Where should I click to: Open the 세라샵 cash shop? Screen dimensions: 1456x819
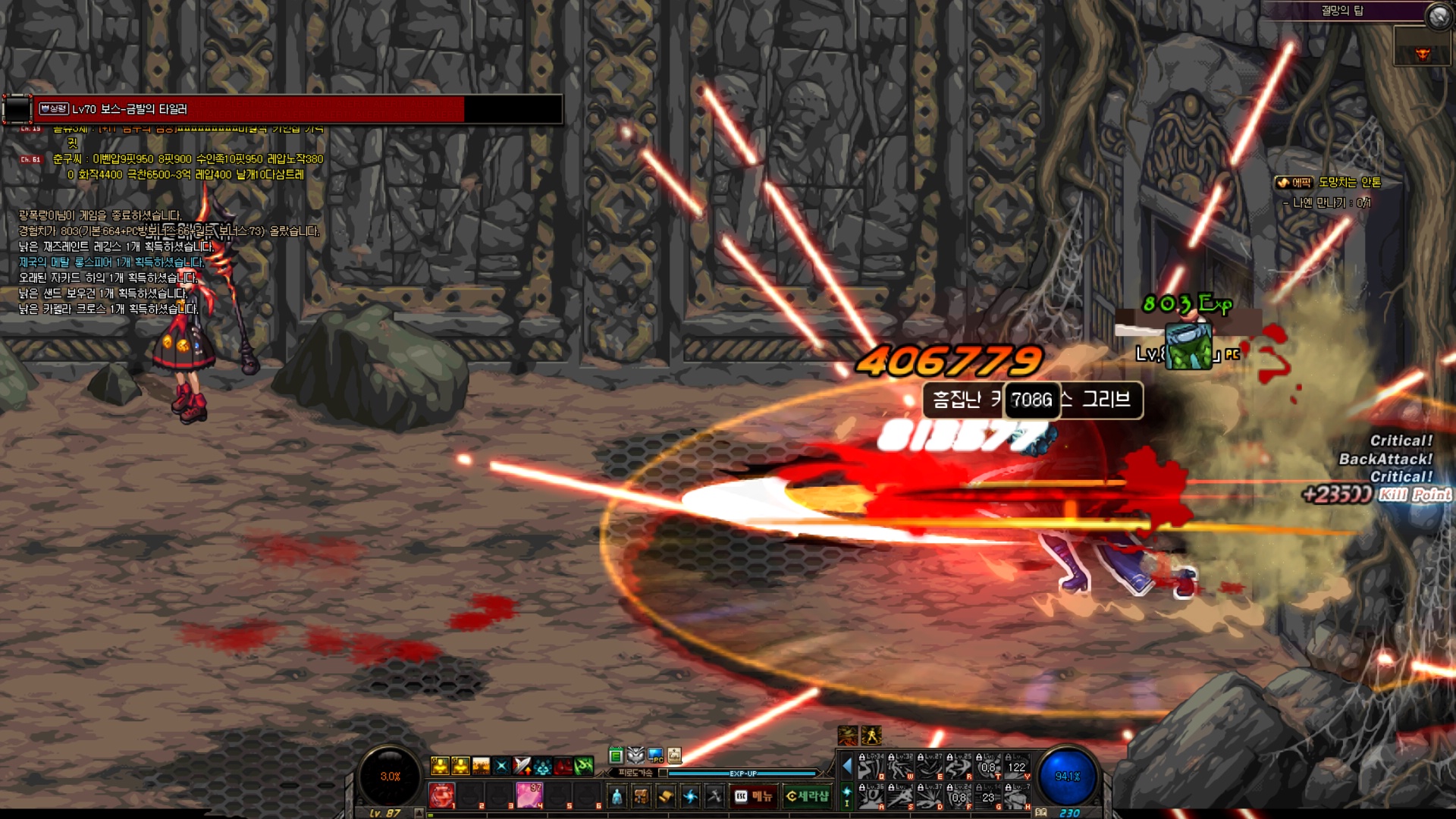pyautogui.click(x=807, y=796)
